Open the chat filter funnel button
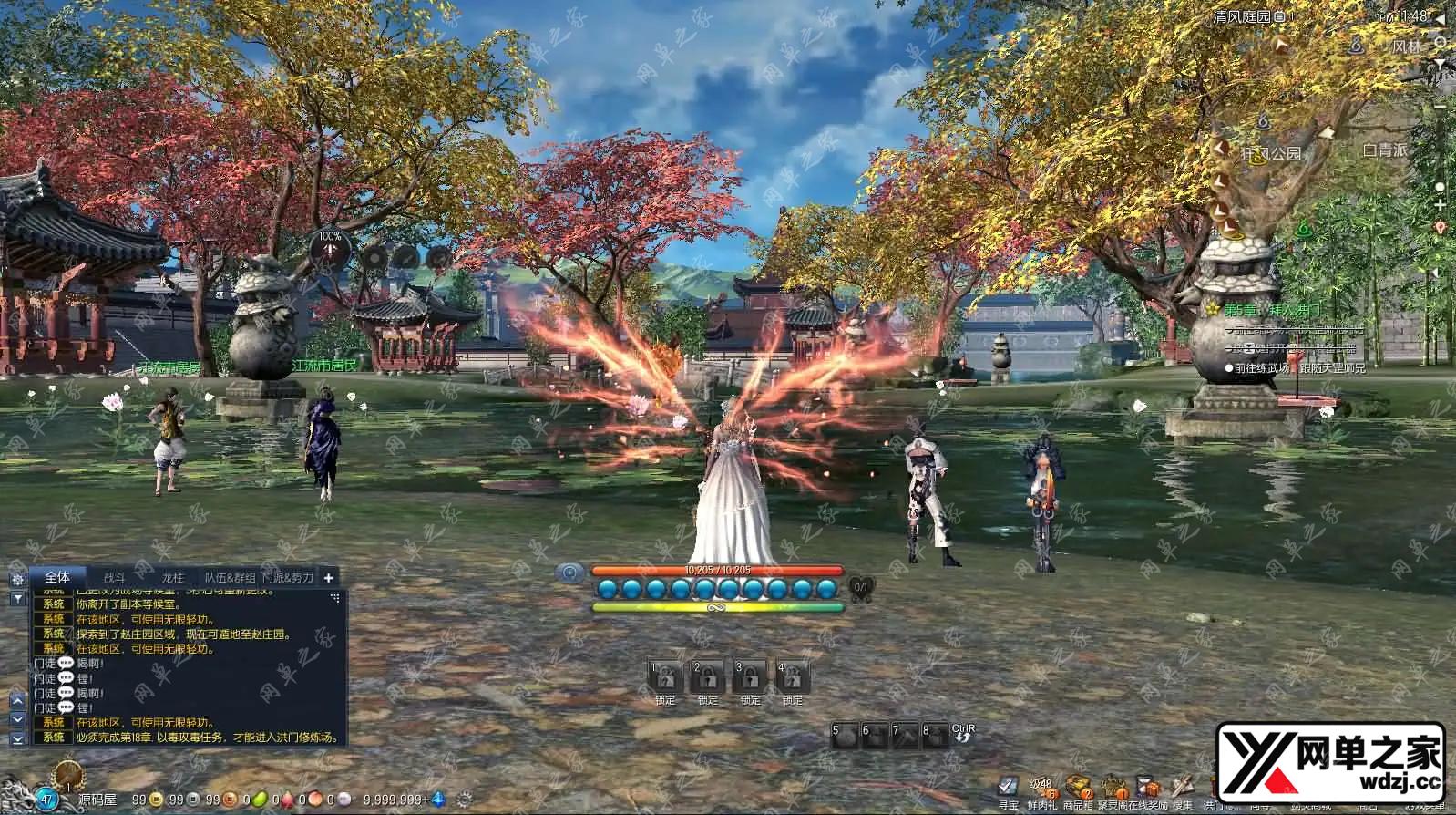The height and width of the screenshot is (815, 1456). 17,598
